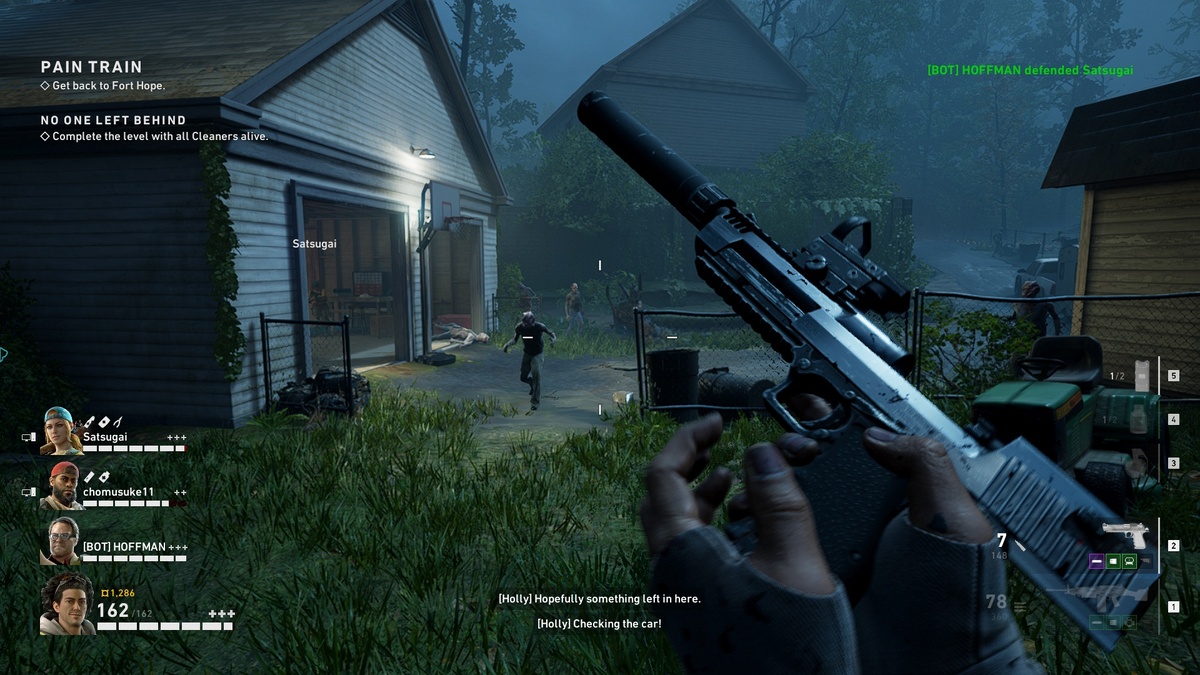
Task: Click chomusuke11's teammate portrait
Action: (62, 485)
